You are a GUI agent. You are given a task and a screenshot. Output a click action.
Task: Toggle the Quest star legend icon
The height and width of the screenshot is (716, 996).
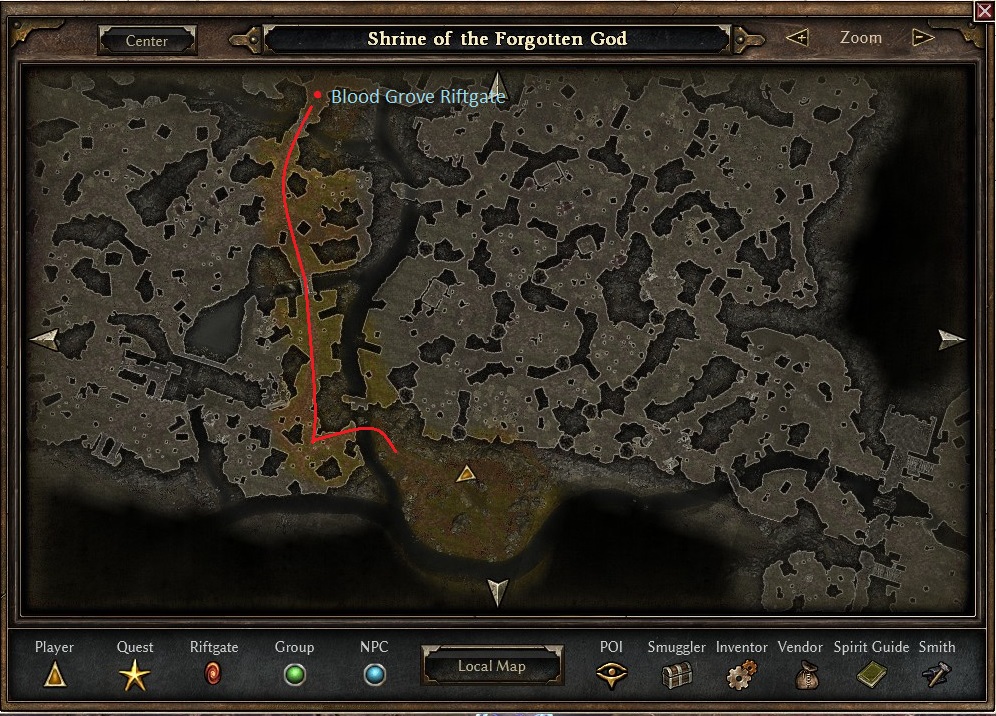[135, 677]
